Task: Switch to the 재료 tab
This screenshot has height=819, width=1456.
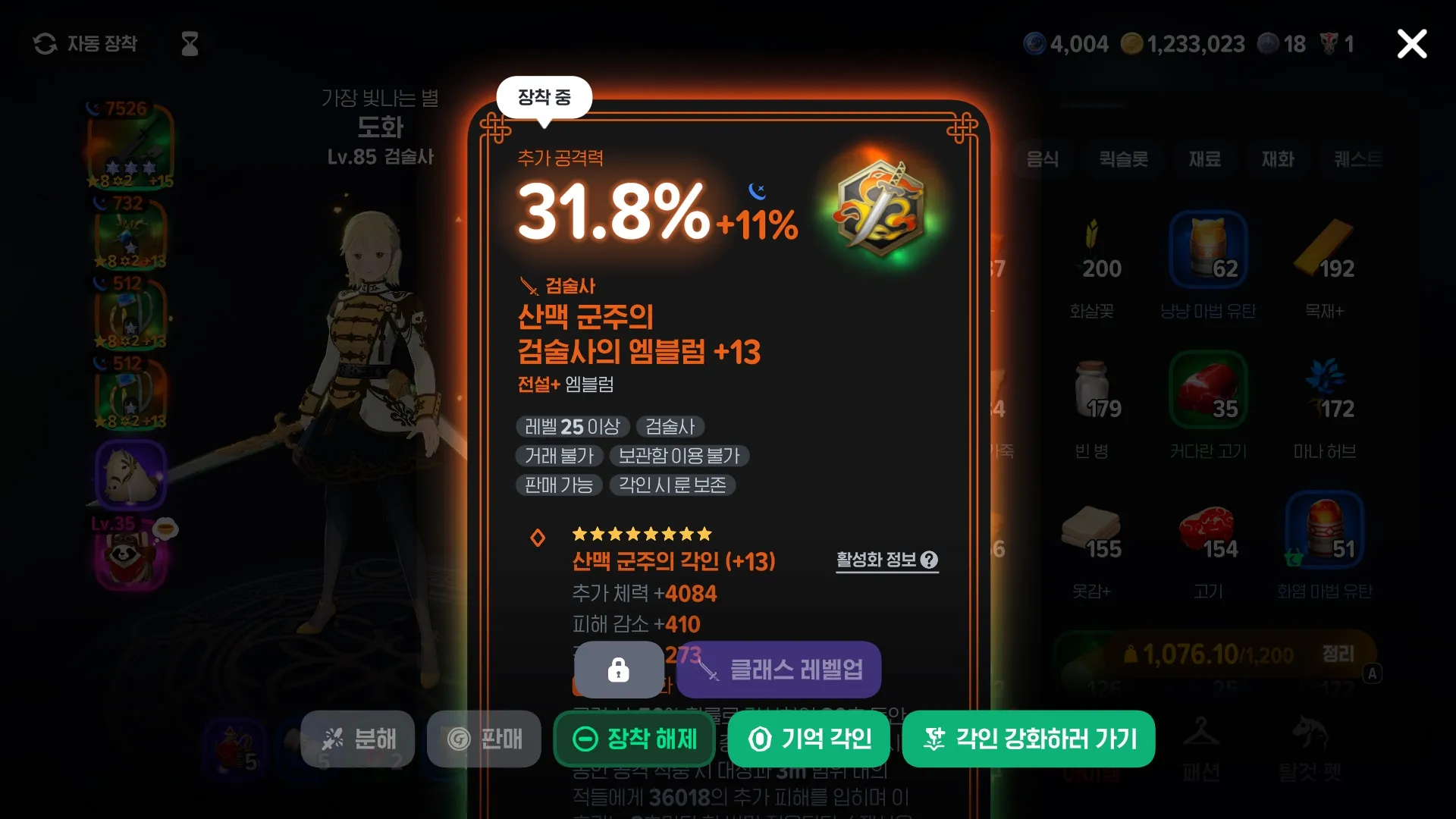Action: coord(1204,160)
